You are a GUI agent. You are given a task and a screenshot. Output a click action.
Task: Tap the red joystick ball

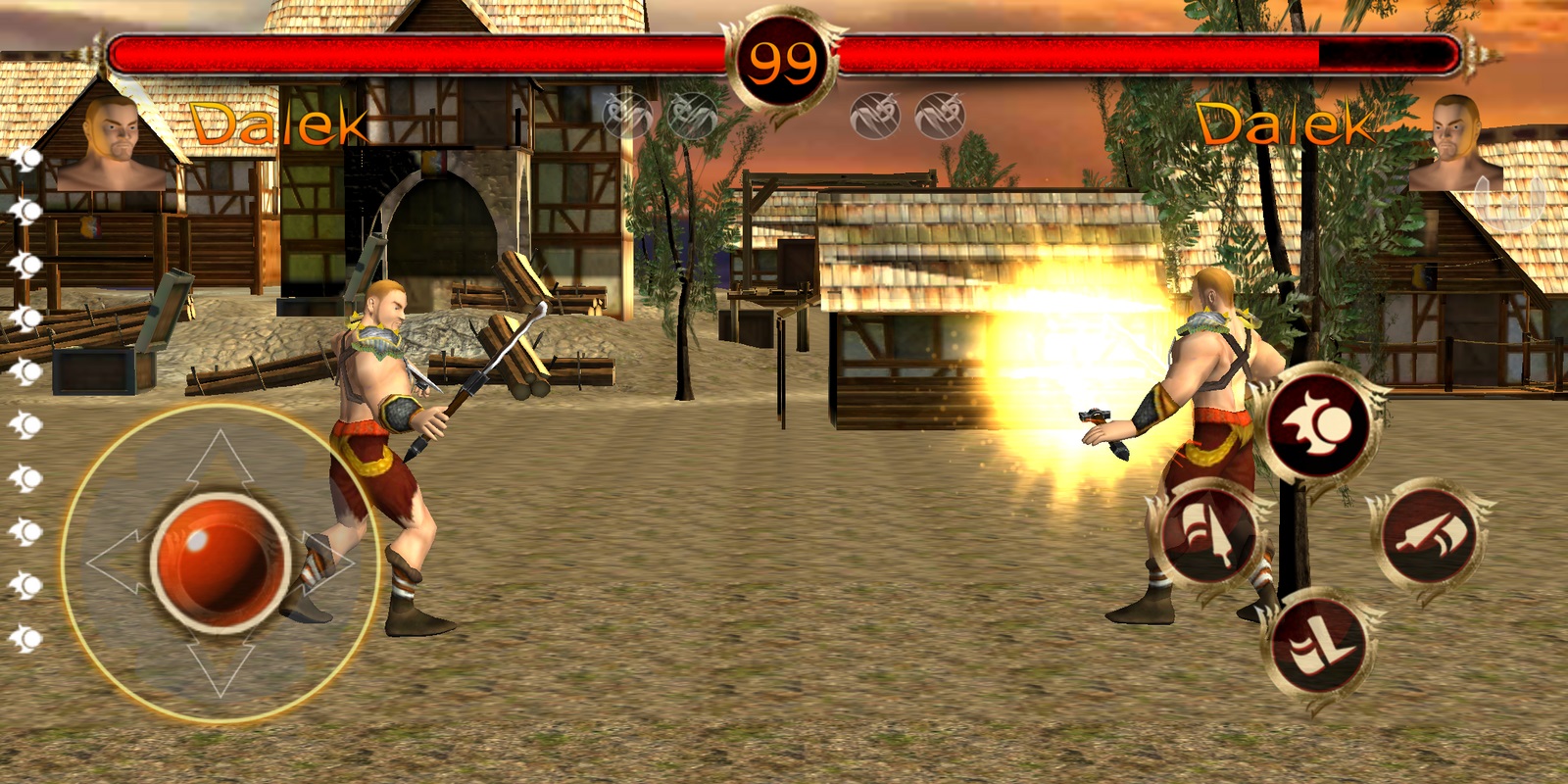click(x=220, y=561)
